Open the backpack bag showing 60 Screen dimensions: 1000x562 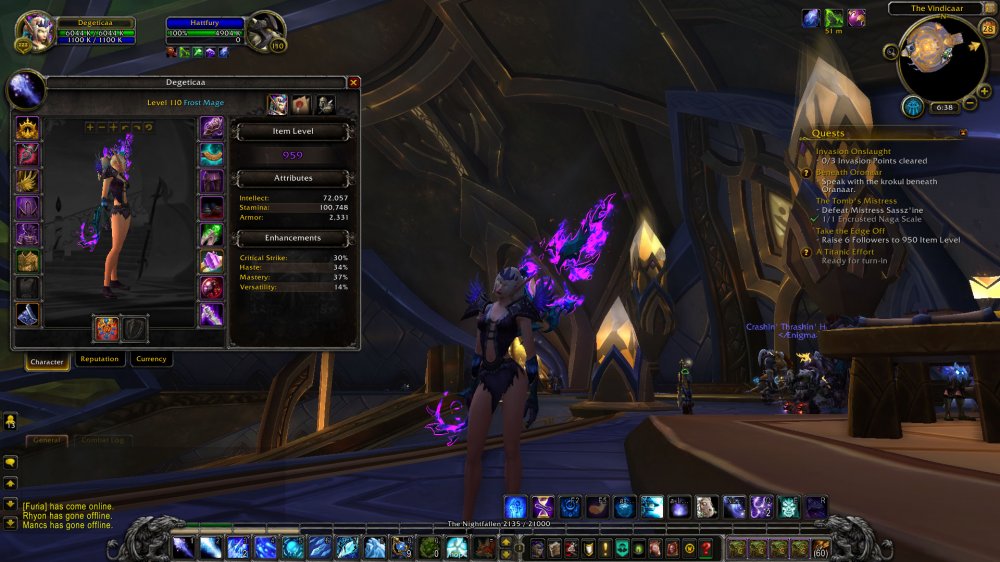click(820, 548)
